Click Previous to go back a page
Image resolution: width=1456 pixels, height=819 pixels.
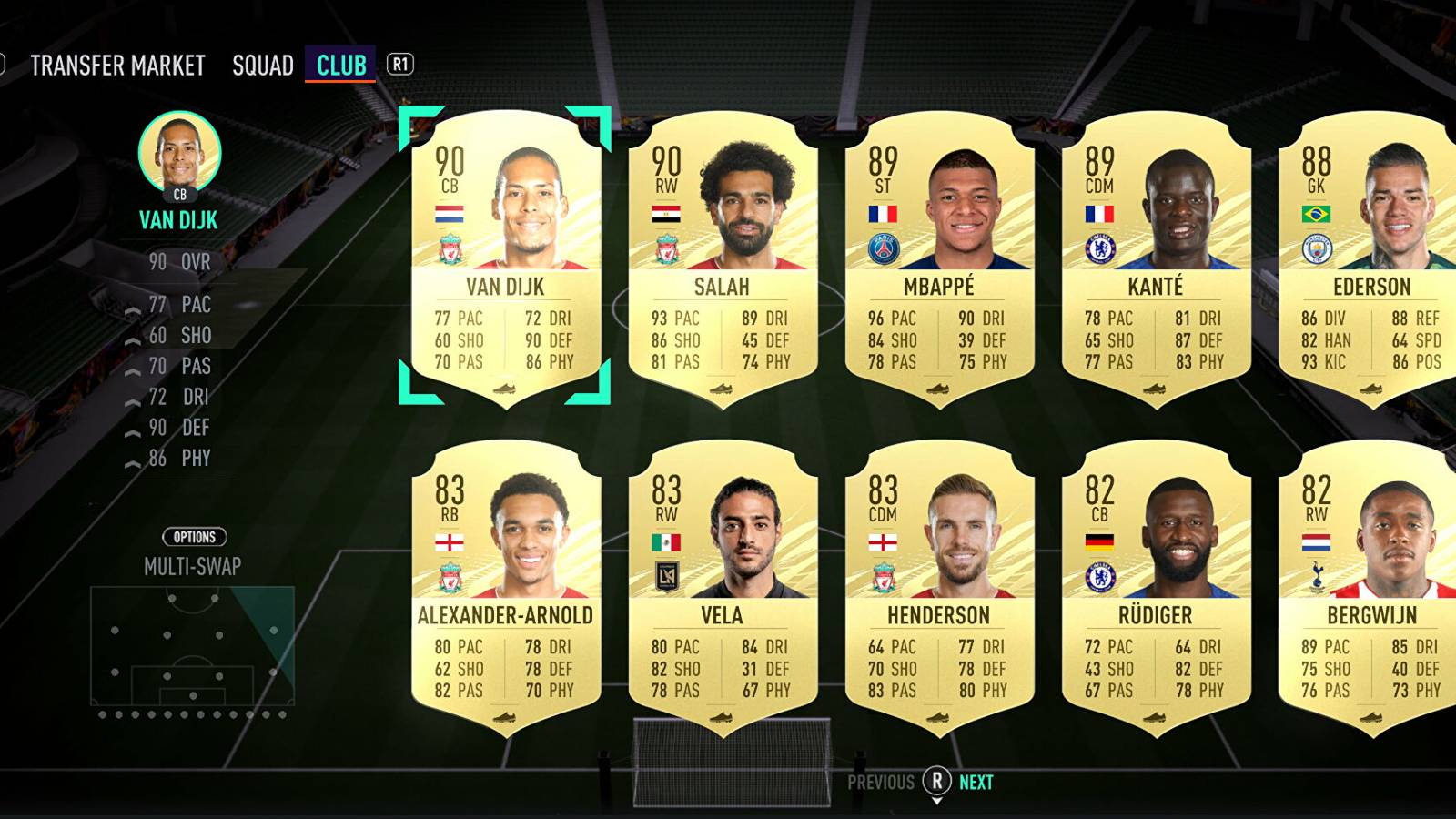point(879,781)
